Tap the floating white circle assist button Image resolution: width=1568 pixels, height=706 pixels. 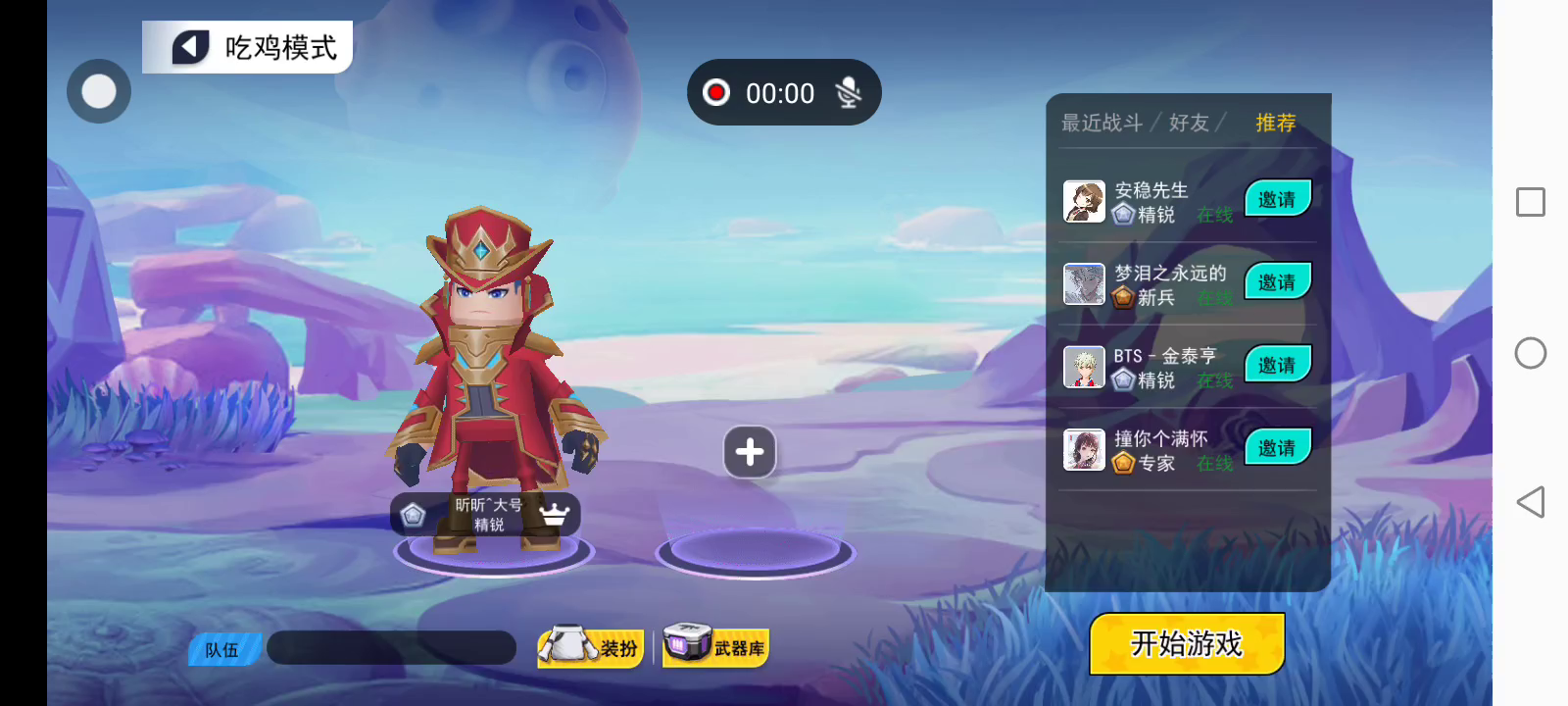tap(99, 91)
